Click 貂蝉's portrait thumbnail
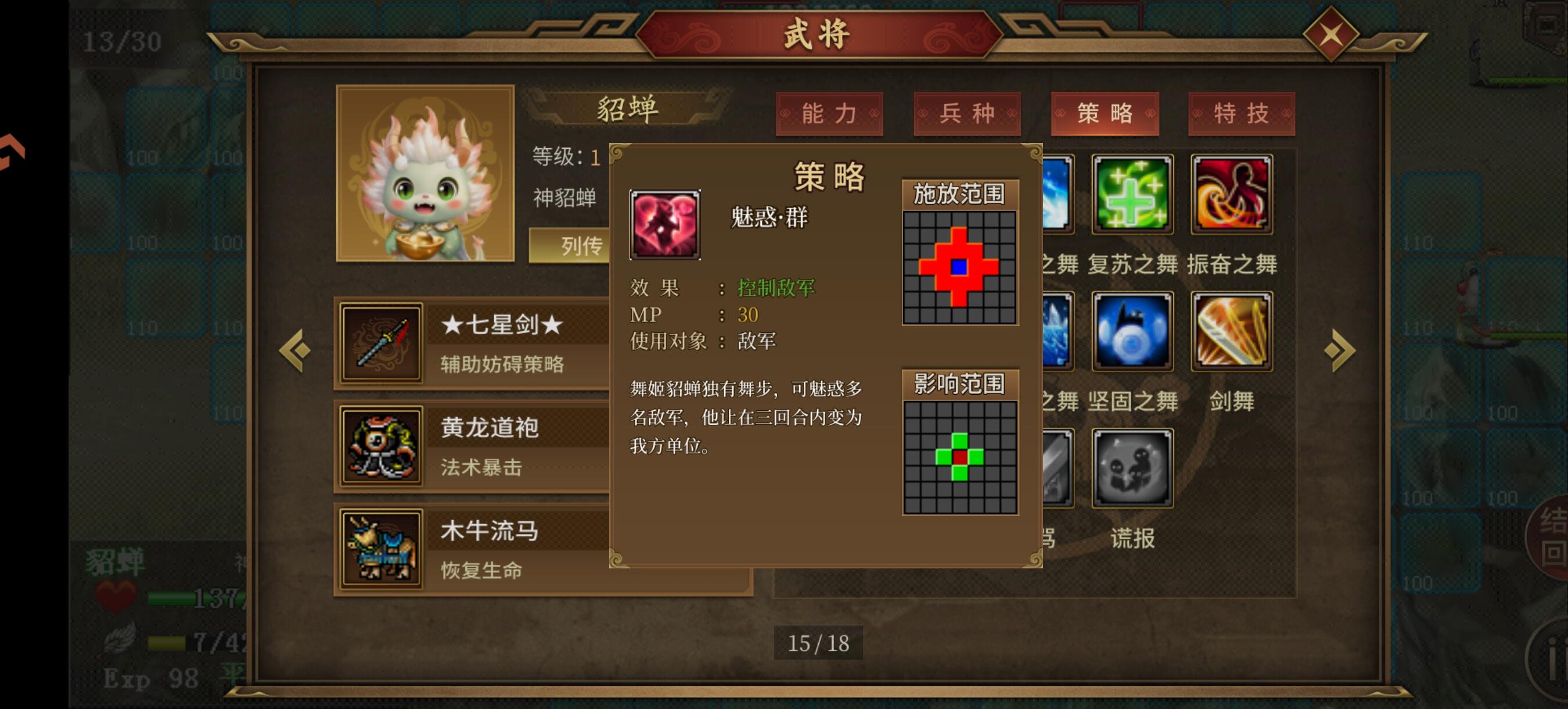Image resolution: width=1568 pixels, height=709 pixels. pyautogui.click(x=426, y=174)
